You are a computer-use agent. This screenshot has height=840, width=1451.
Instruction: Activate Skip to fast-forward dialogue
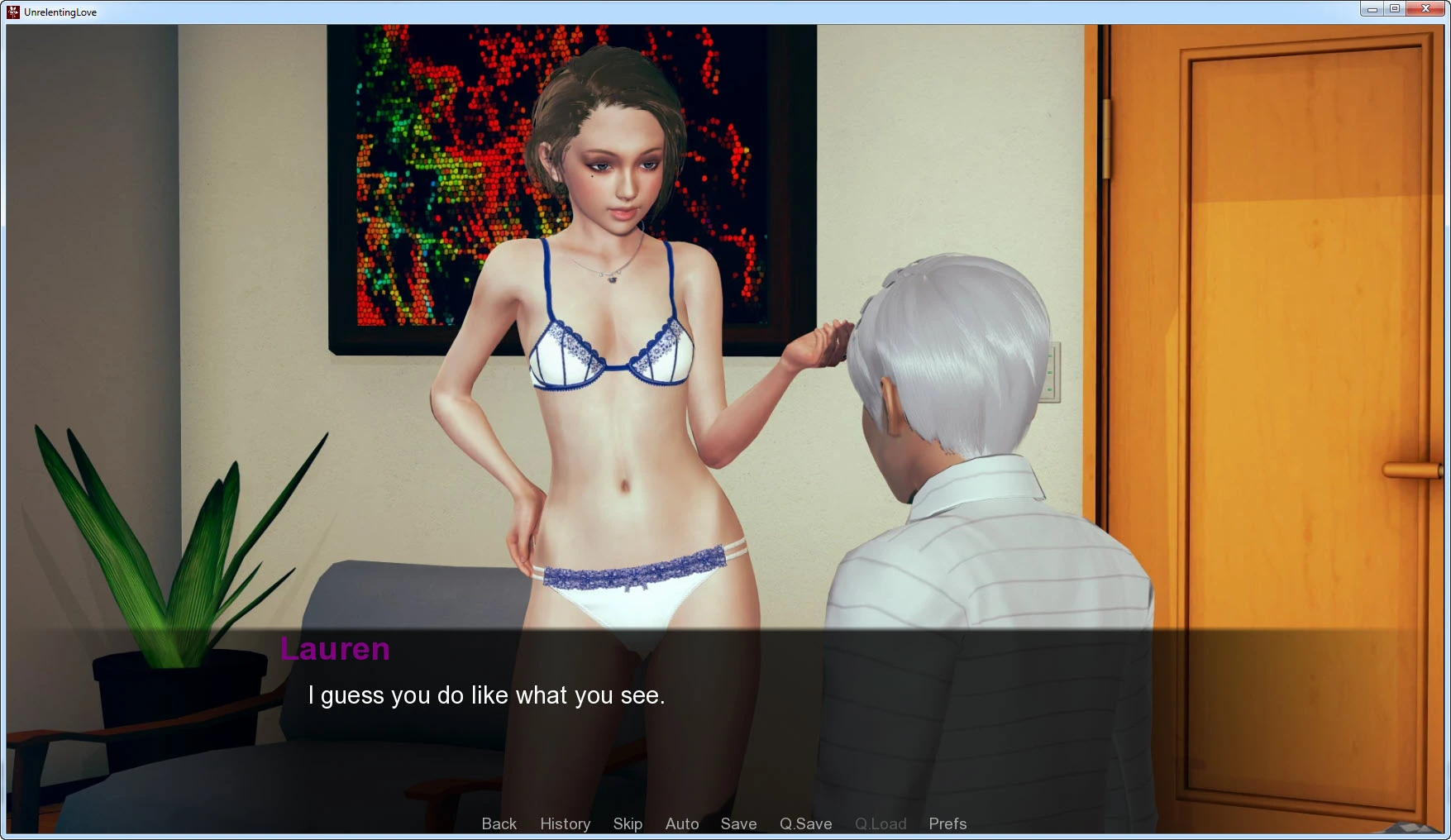pyautogui.click(x=628, y=823)
